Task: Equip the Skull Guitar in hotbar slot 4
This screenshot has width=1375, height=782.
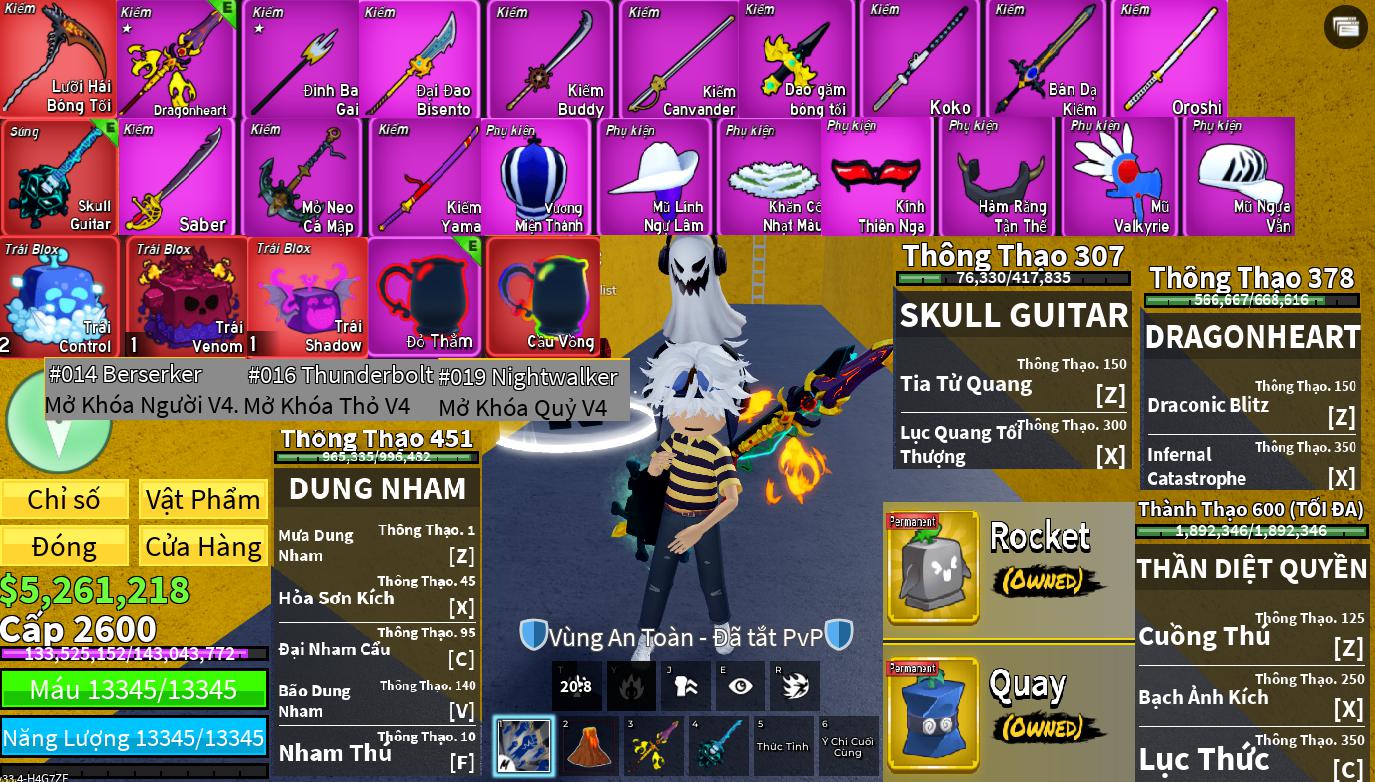Action: coord(718,746)
